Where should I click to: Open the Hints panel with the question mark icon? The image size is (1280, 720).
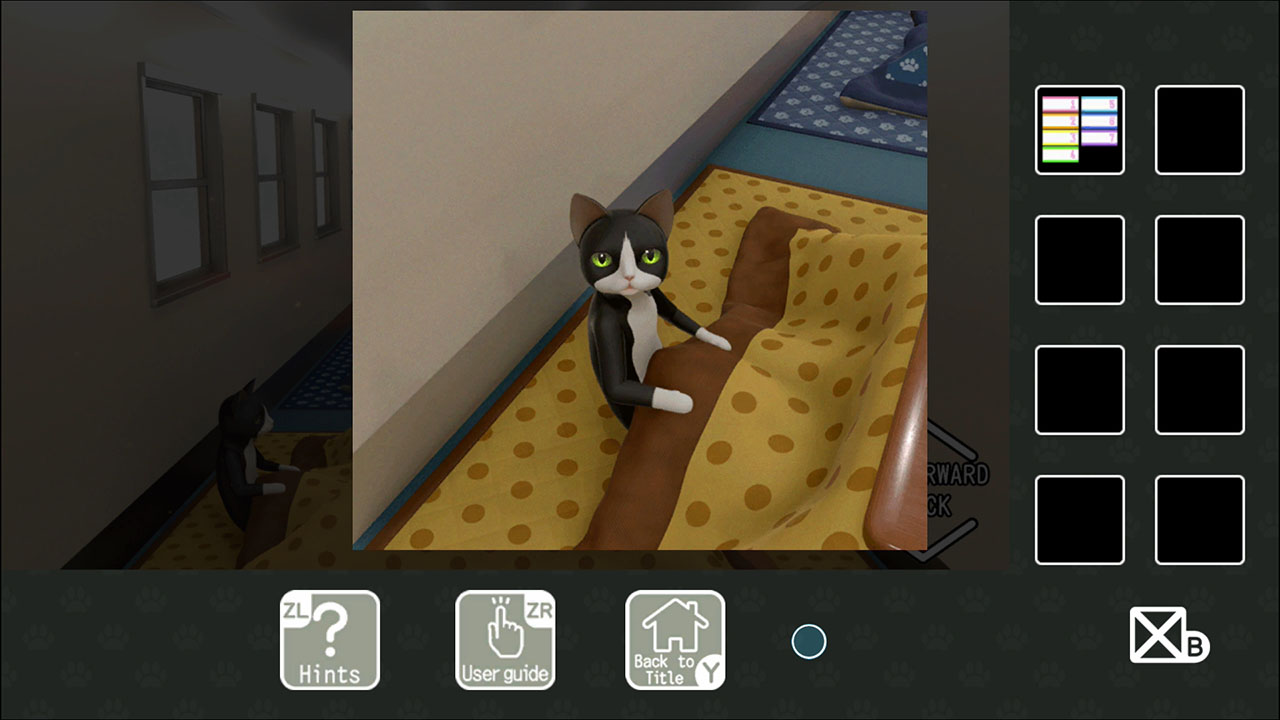330,640
